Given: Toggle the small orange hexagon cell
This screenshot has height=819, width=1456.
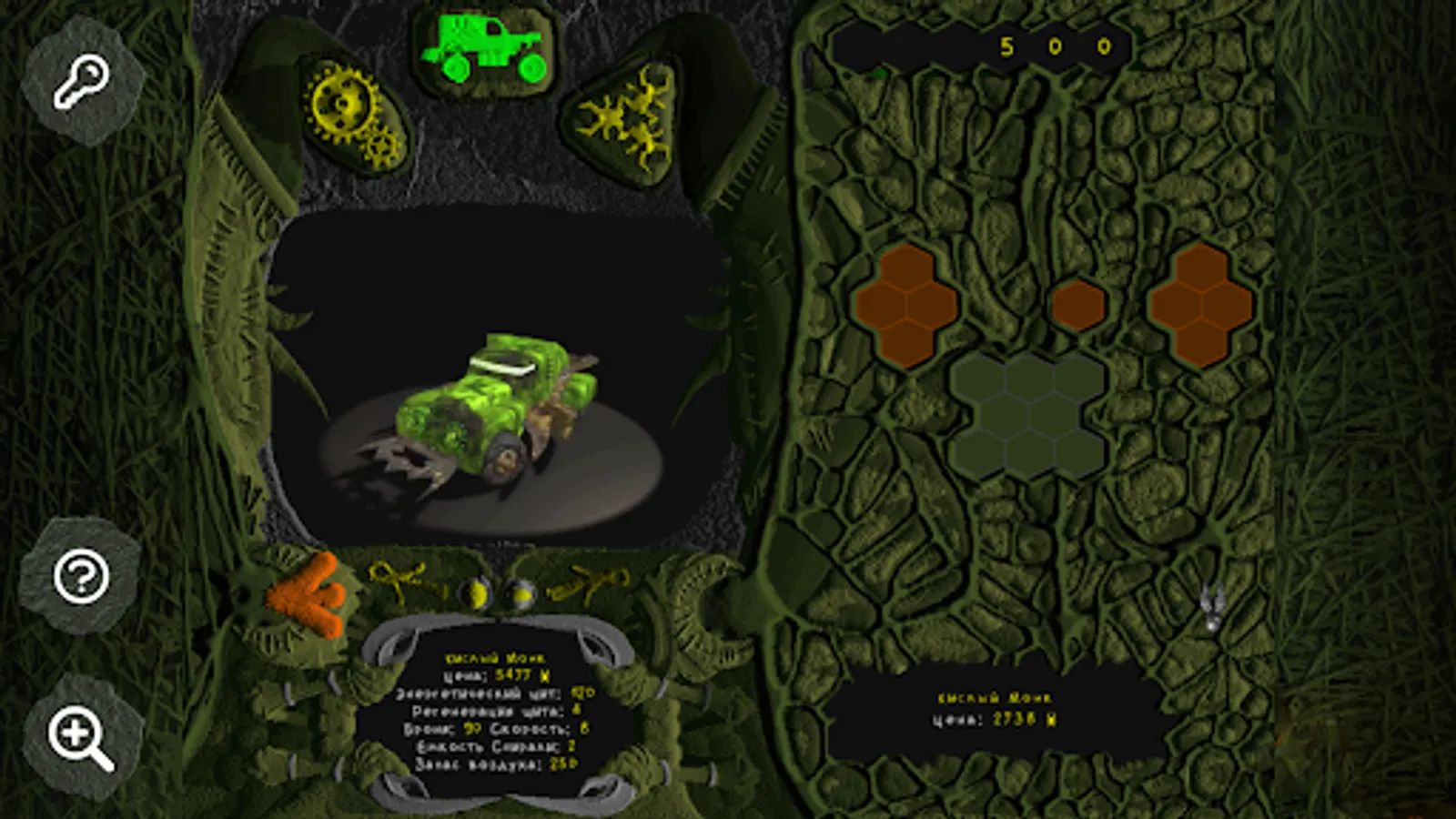Looking at the screenshot, I should pyautogui.click(x=1078, y=303).
